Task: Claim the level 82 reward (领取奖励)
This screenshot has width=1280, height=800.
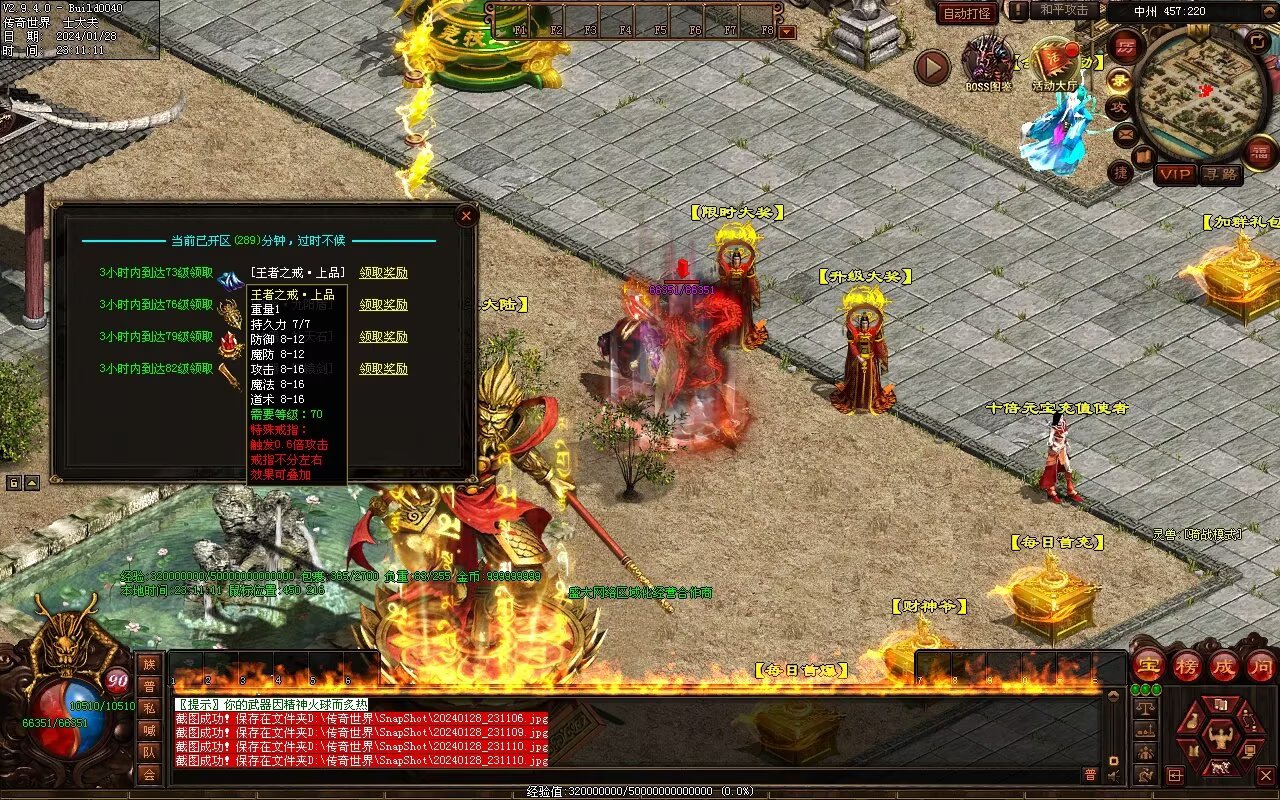Action: point(384,369)
